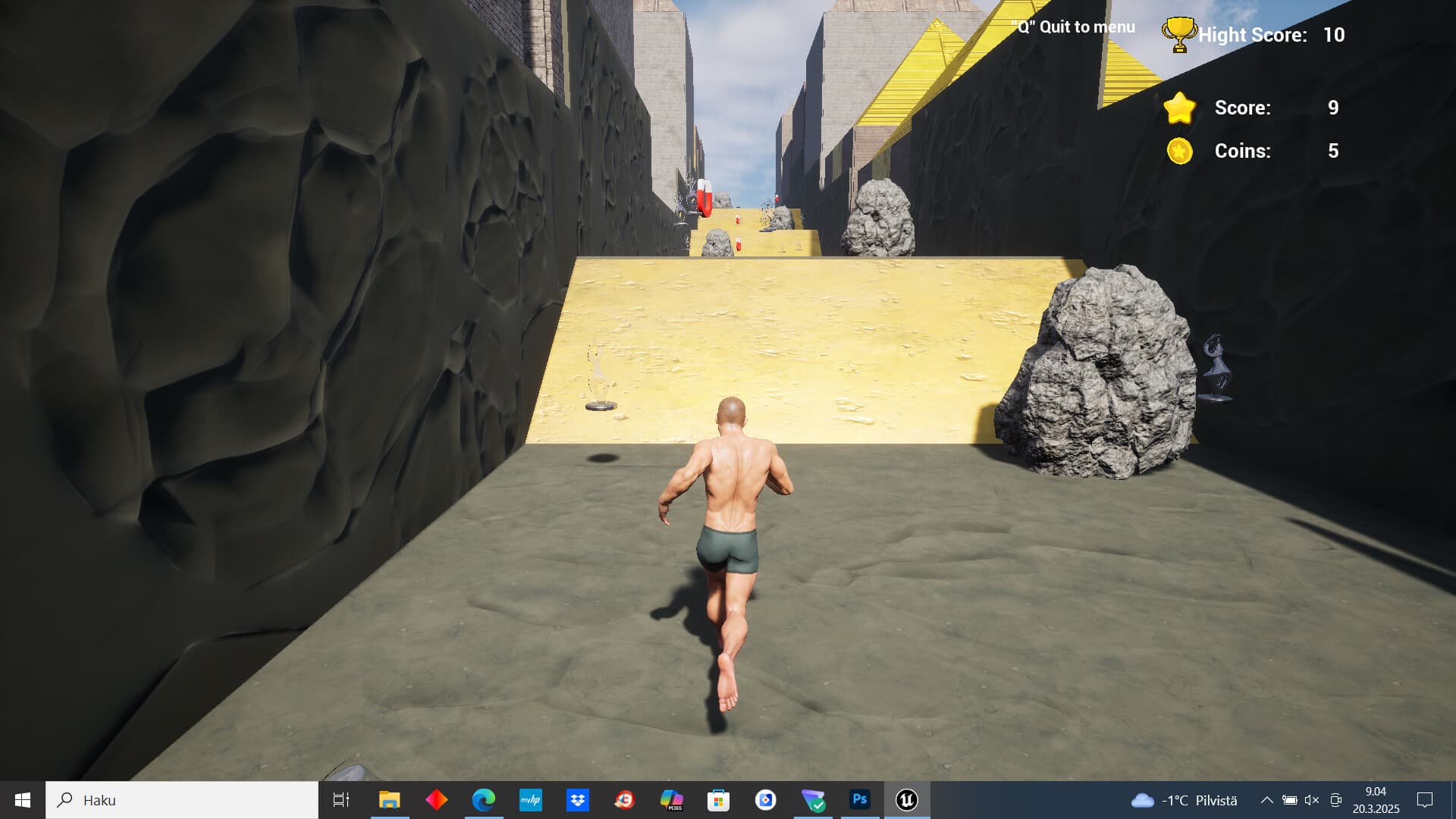The image size is (1456, 819).
Task: Expand the hidden system tray icons
Action: 1267,800
